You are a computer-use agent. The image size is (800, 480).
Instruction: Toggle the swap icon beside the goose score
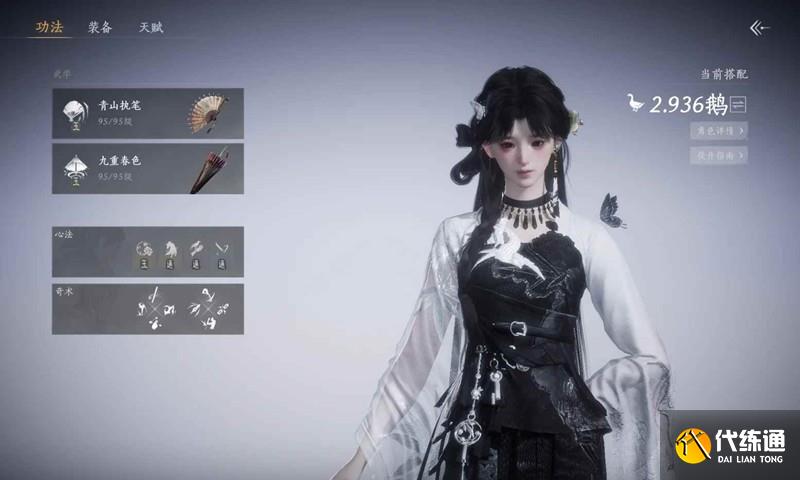coord(740,104)
